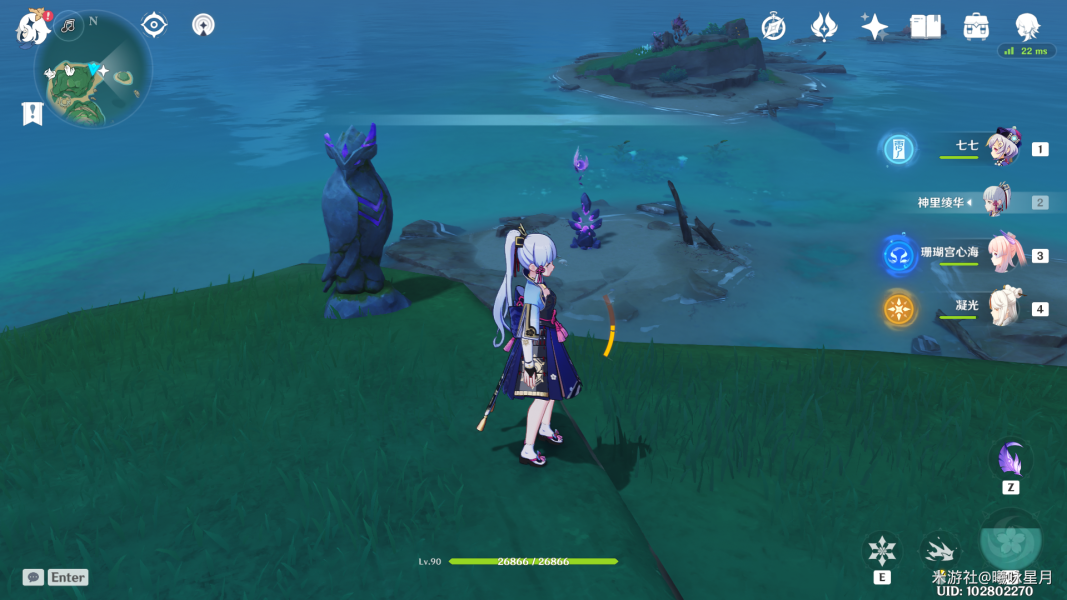Switch to party member 凝光
The image size is (1067, 600).
(x=1002, y=307)
